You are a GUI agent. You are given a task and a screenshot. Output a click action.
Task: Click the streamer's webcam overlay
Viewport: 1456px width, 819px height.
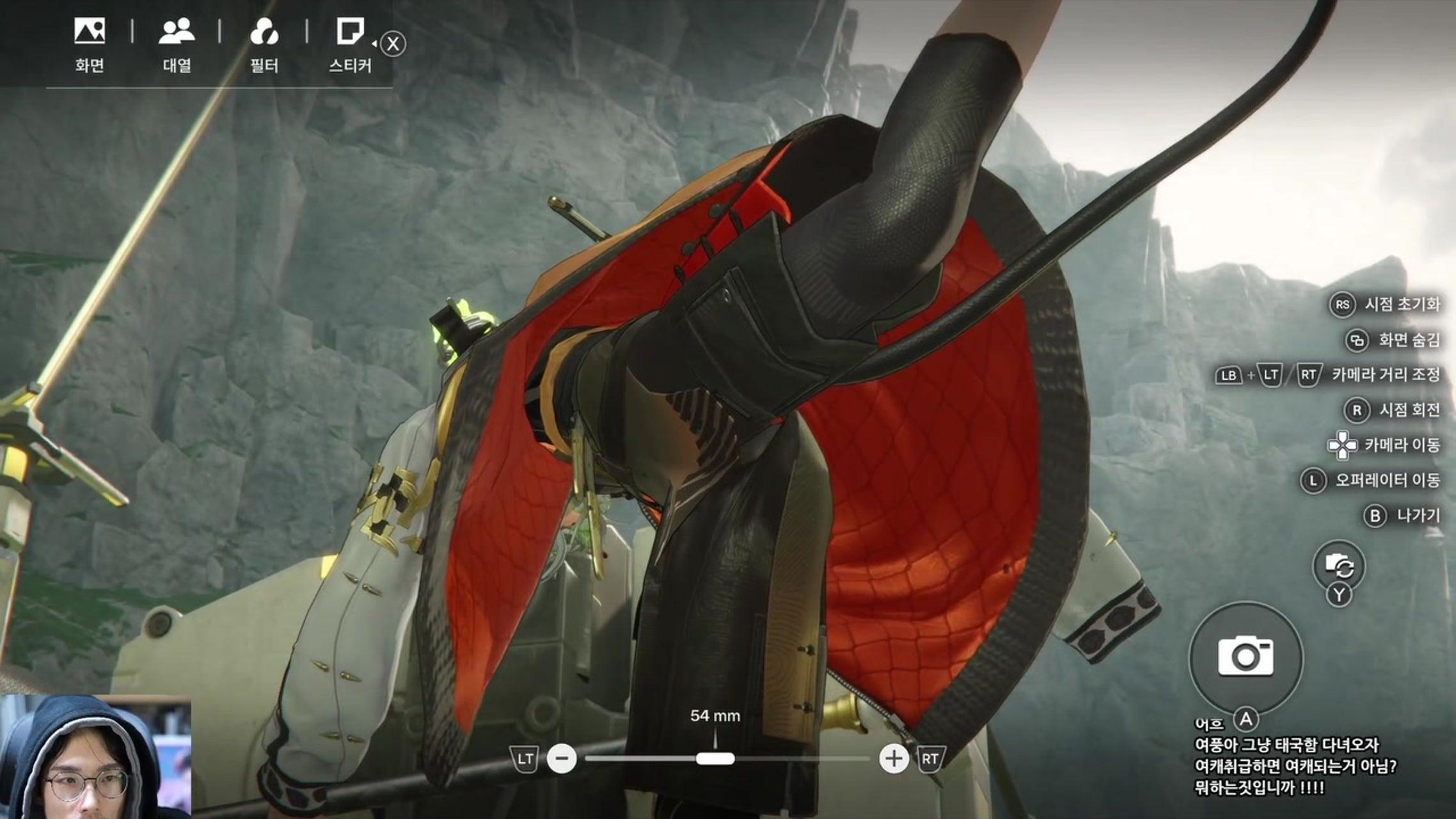pyautogui.click(x=96, y=757)
